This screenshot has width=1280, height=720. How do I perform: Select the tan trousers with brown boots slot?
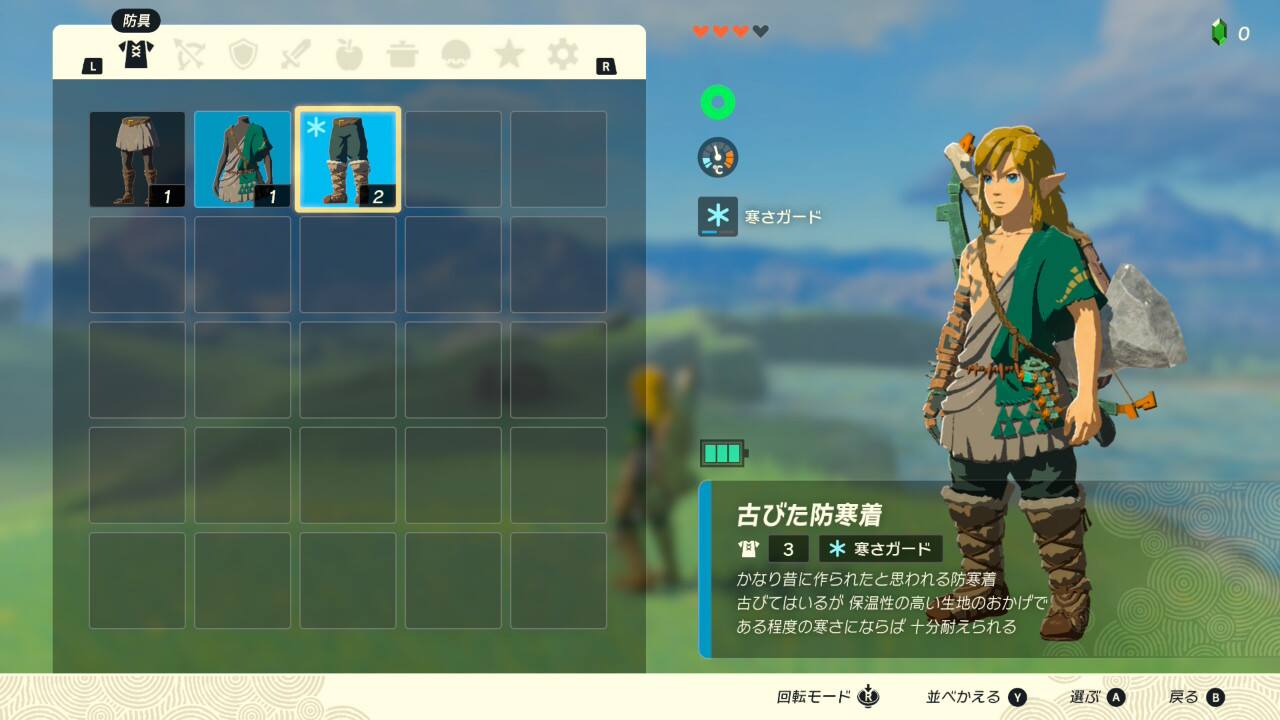tap(137, 159)
